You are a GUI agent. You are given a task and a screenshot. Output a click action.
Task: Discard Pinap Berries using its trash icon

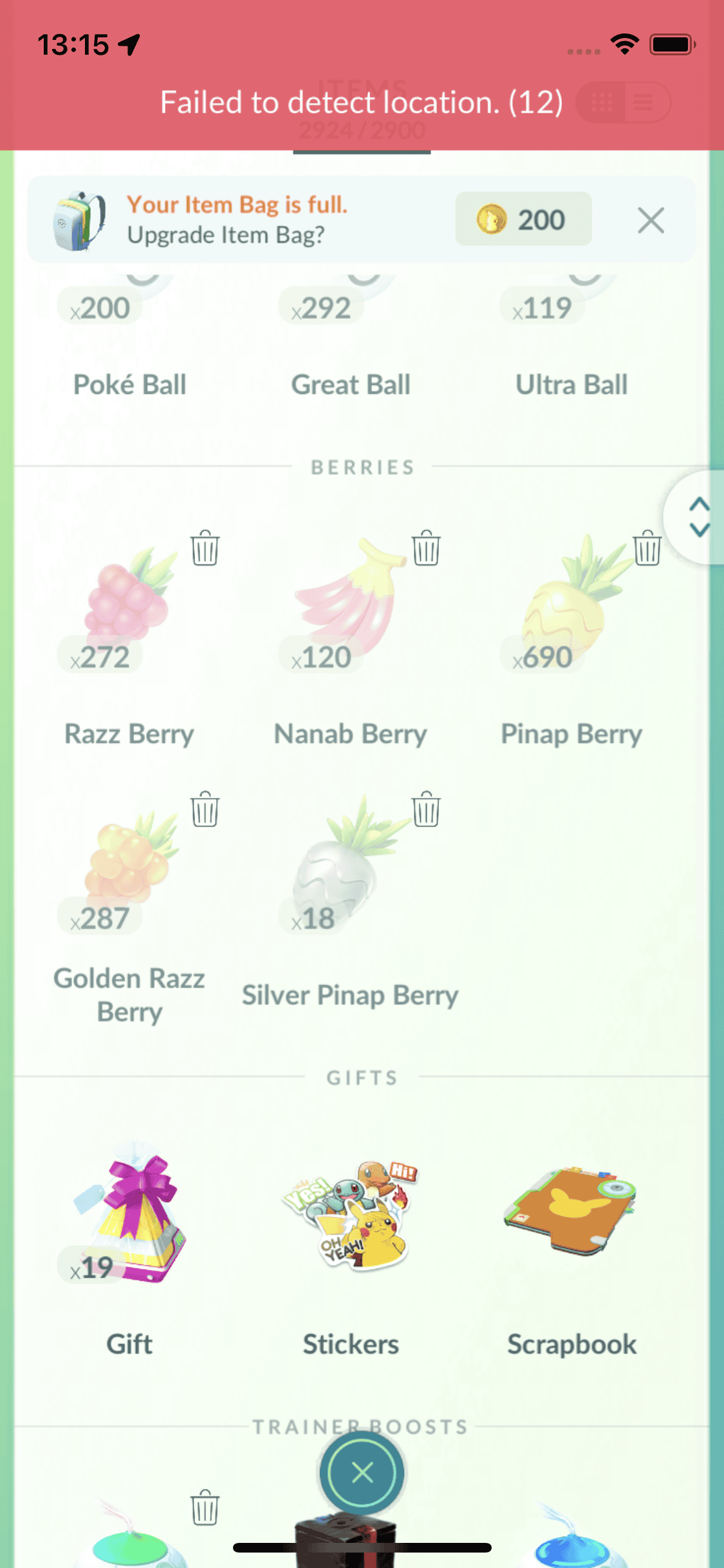(647, 548)
